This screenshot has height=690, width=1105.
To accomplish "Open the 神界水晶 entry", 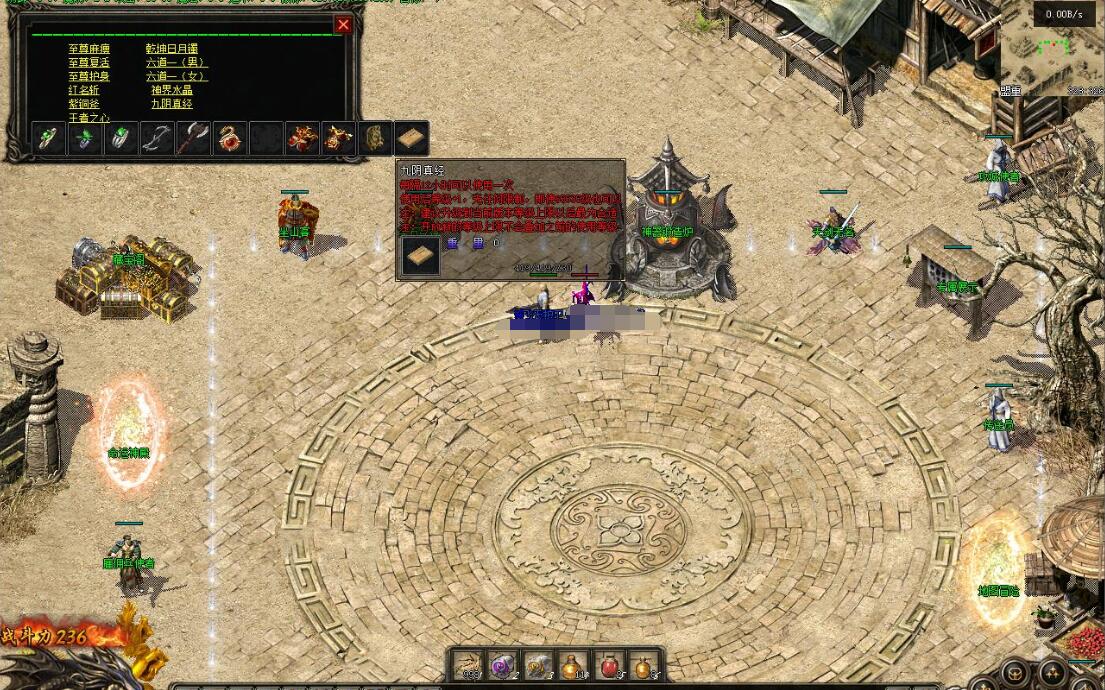I will tap(172, 91).
